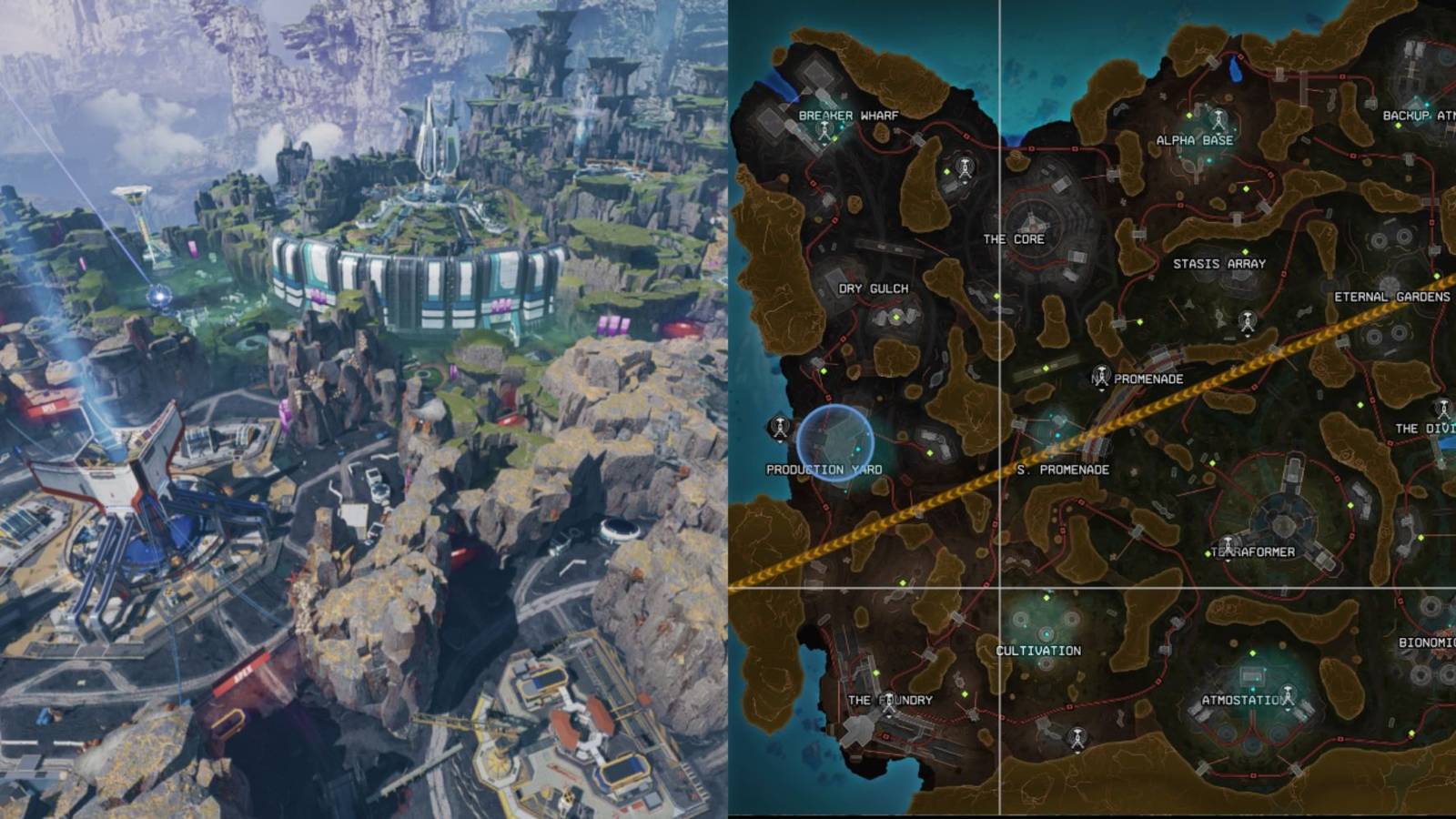Click the respawn beacon icon below The Foundry
This screenshot has height=819, width=1456.
pos(1077,738)
